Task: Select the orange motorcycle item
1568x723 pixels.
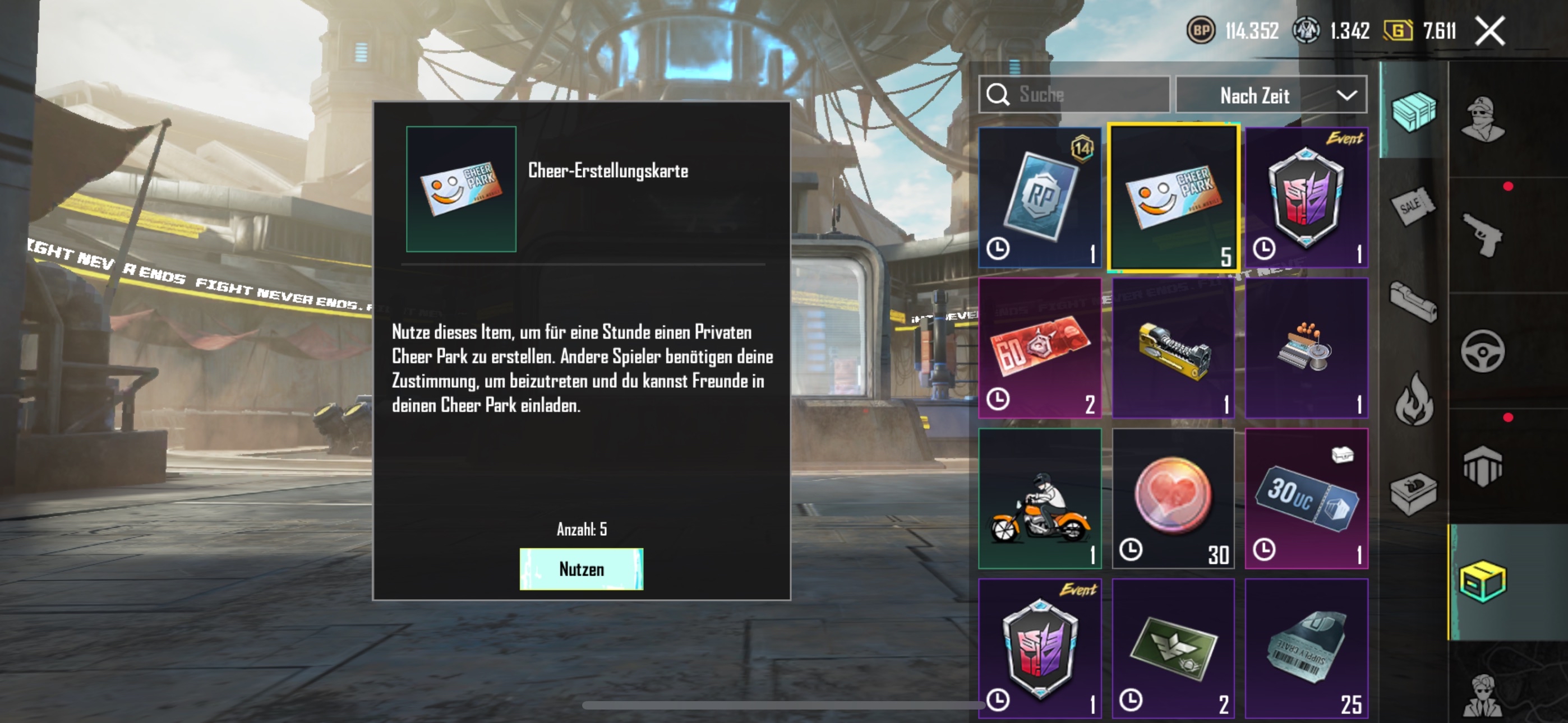Action: pyautogui.click(x=1040, y=498)
